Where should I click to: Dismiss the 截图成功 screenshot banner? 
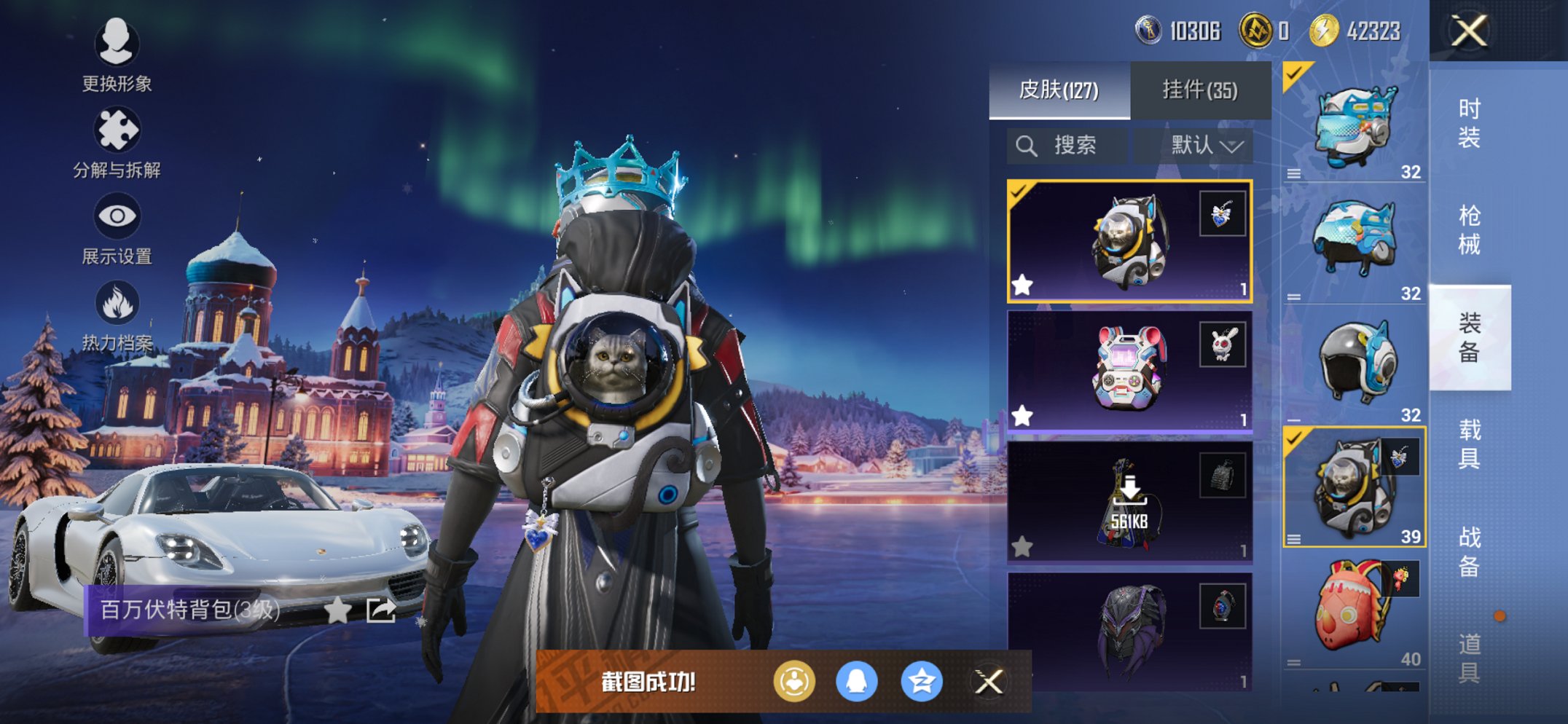[989, 682]
